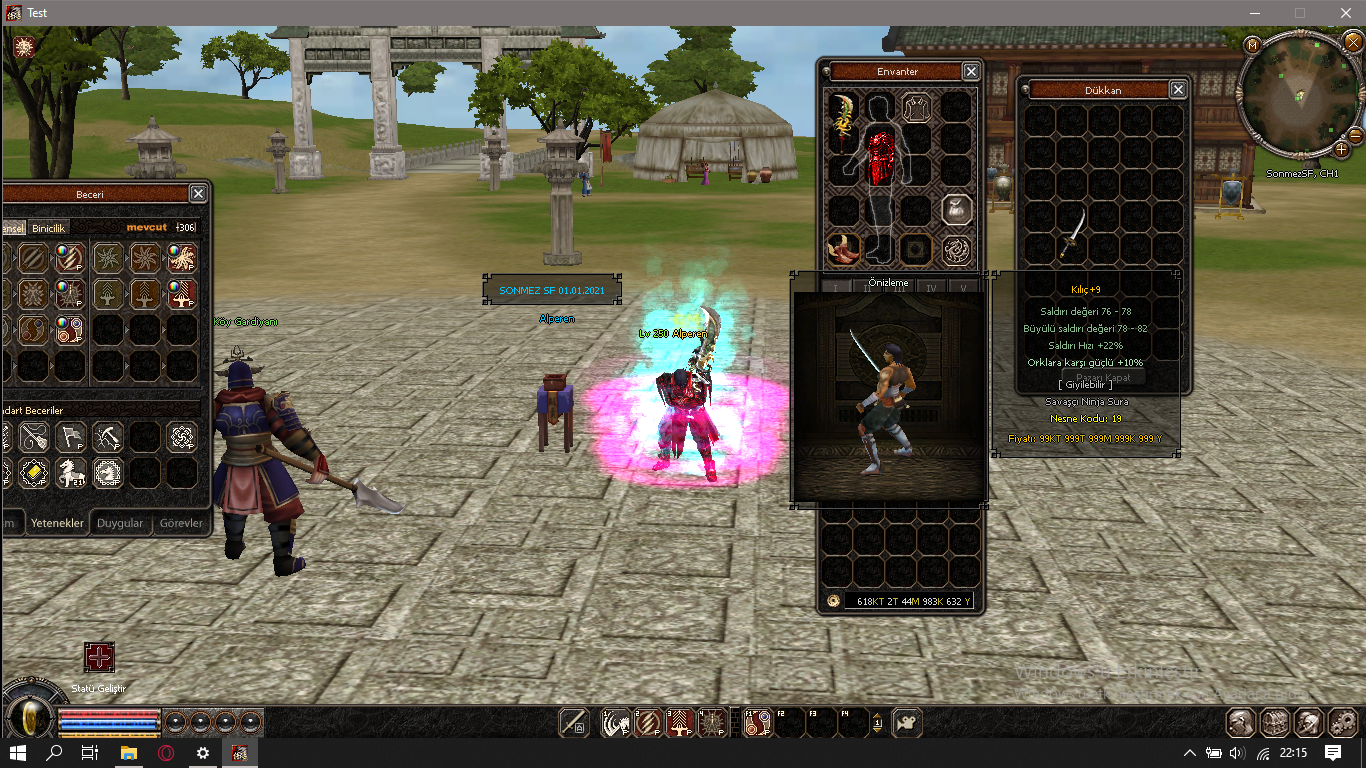This screenshot has height=768, width=1366.
Task: Click the flag skill icon under Standart Beceriler
Action: 71,436
